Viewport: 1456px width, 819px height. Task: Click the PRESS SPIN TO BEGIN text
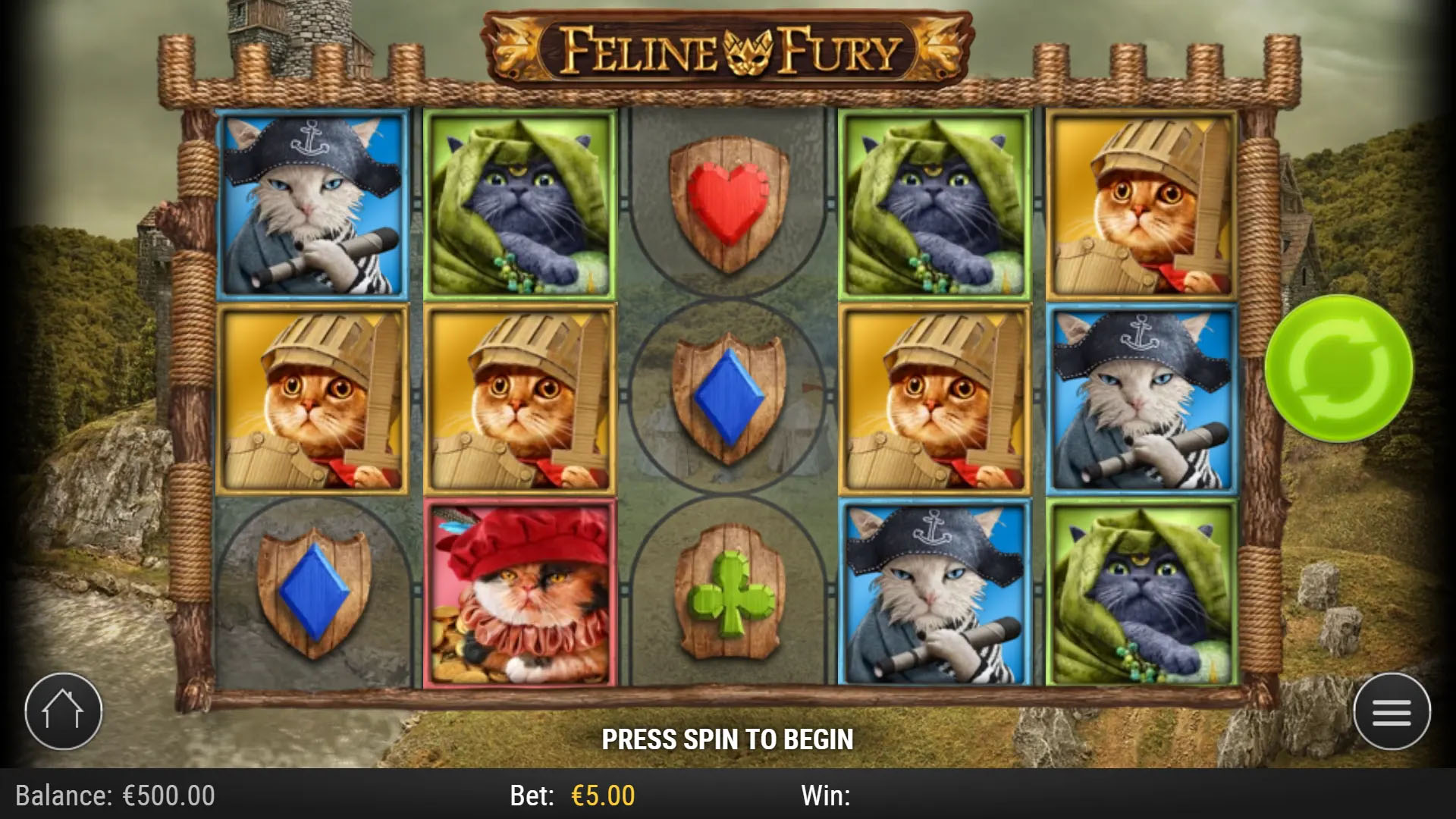point(728,737)
